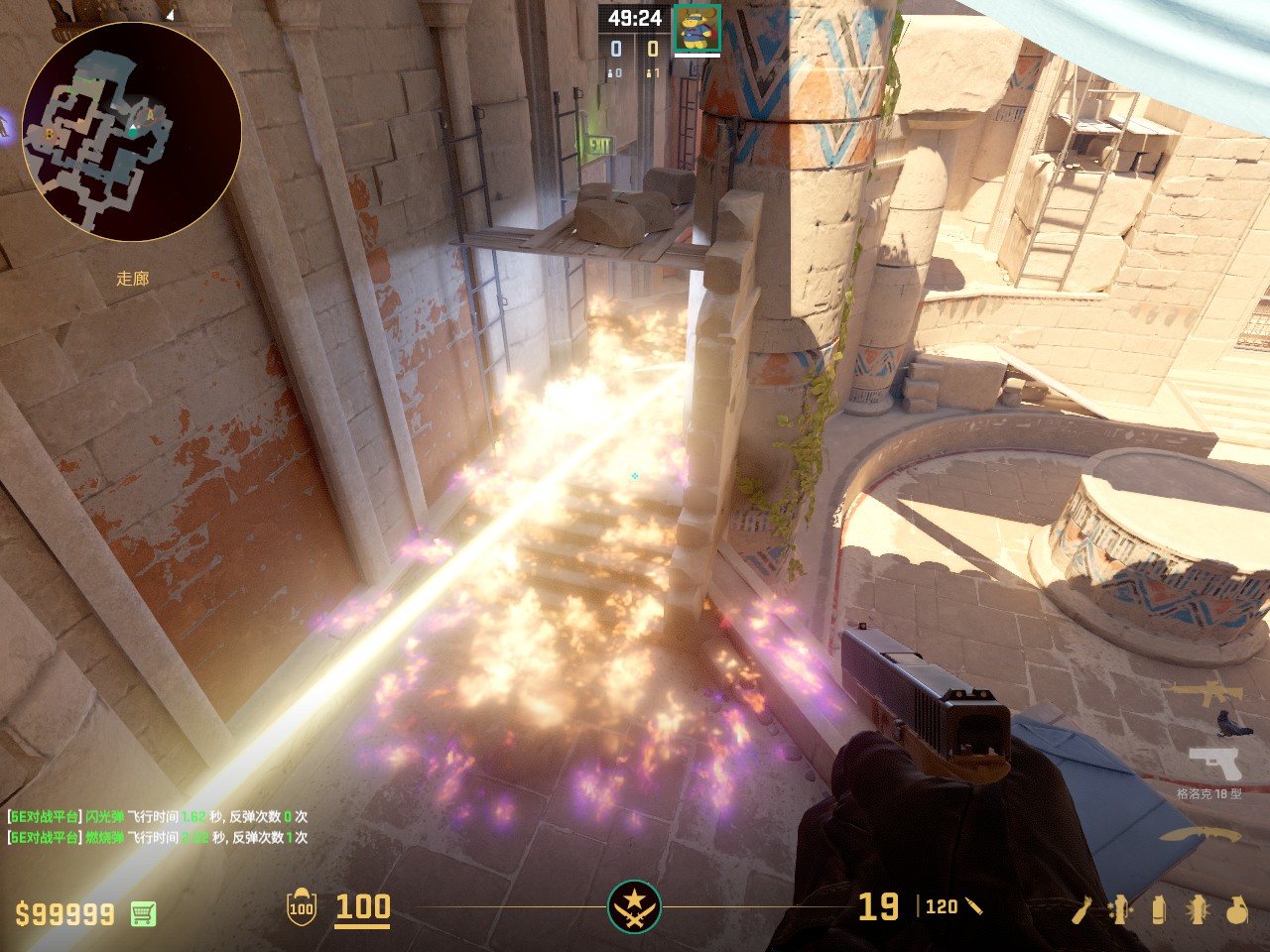
Task: Choose the smoke grenade icon
Action: click(x=1159, y=909)
